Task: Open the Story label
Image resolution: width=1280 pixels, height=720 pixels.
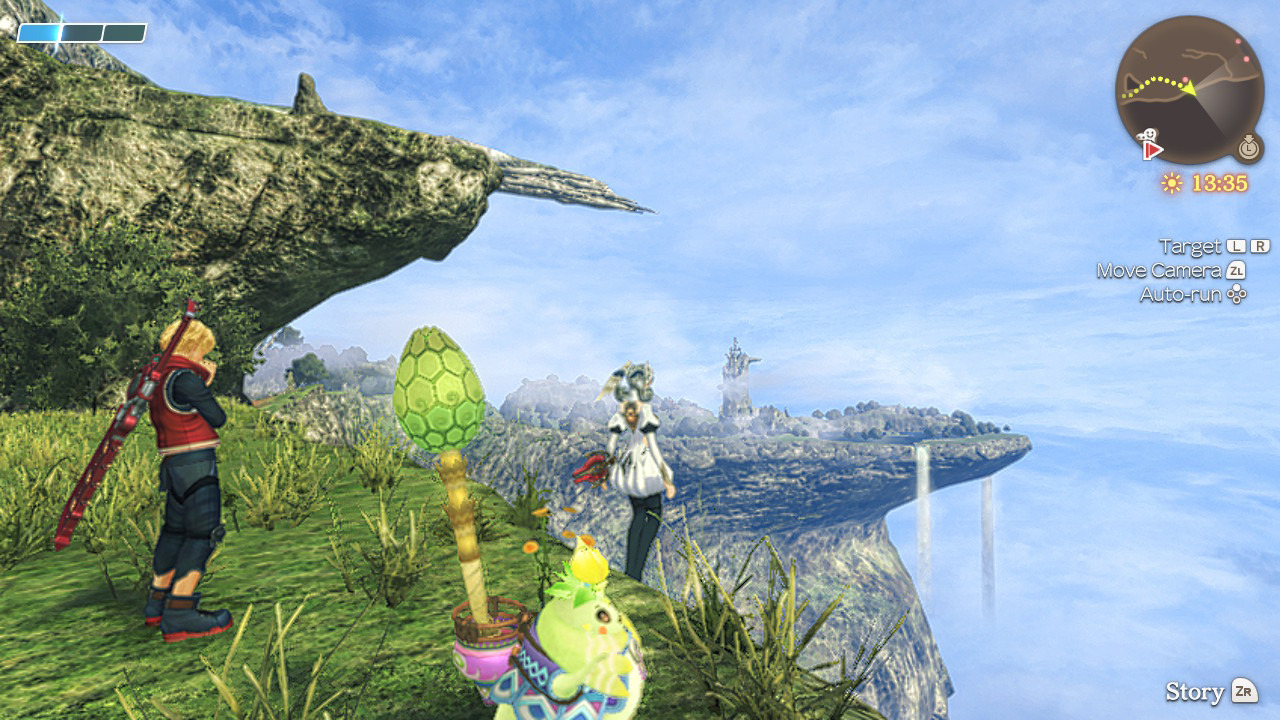Action: pos(1195,691)
